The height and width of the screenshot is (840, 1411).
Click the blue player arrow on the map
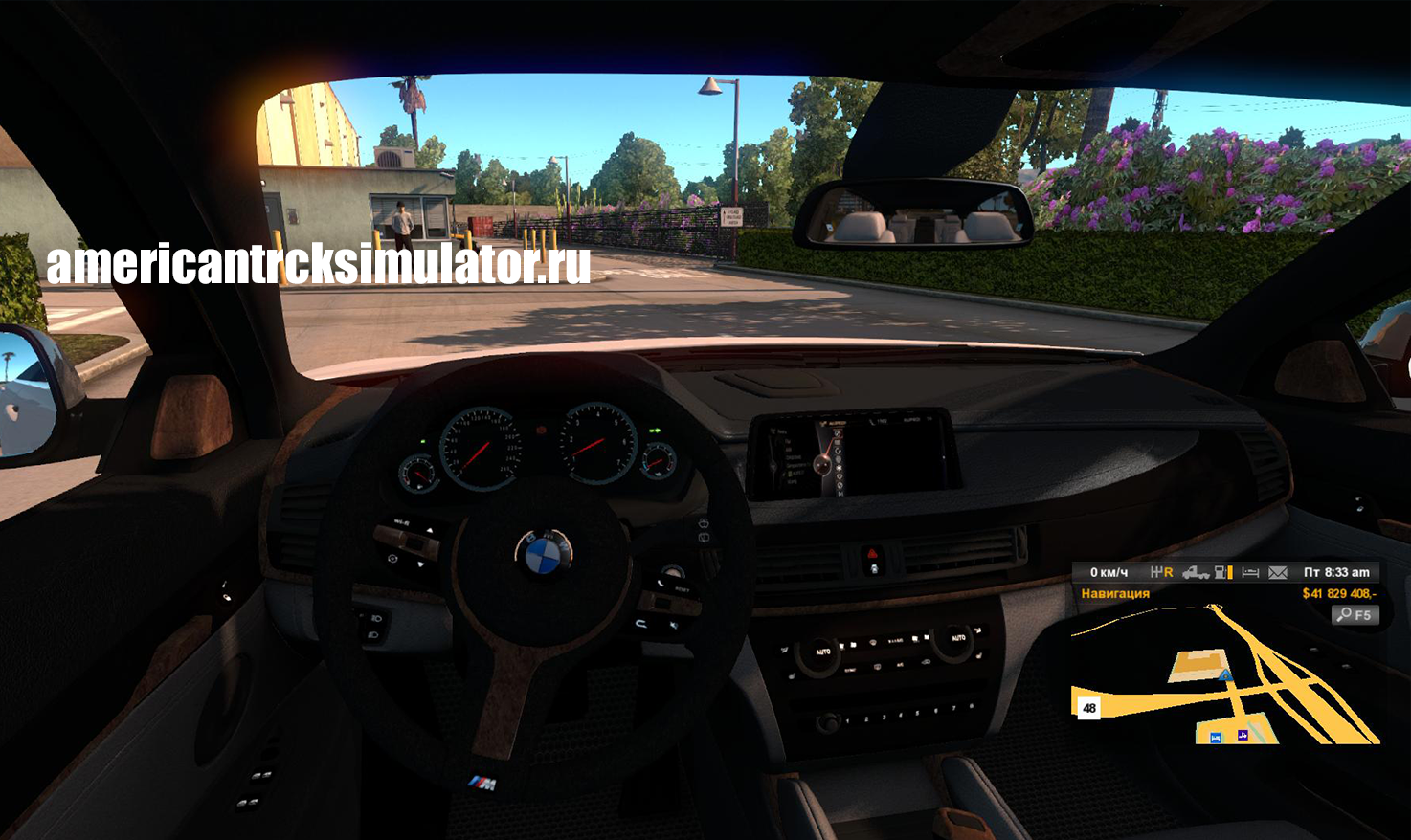(x=1226, y=675)
